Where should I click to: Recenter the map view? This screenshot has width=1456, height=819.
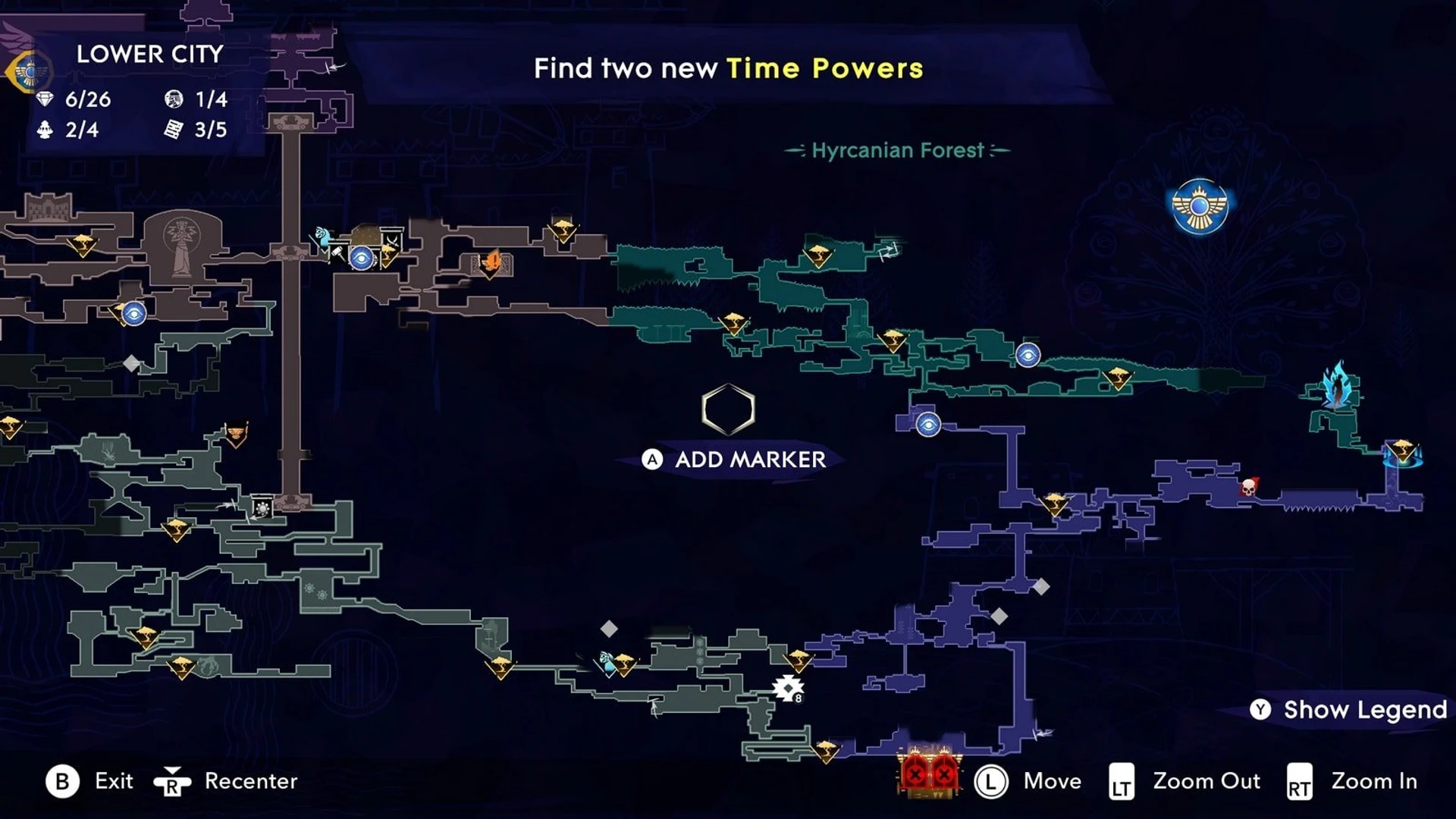[x=227, y=781]
